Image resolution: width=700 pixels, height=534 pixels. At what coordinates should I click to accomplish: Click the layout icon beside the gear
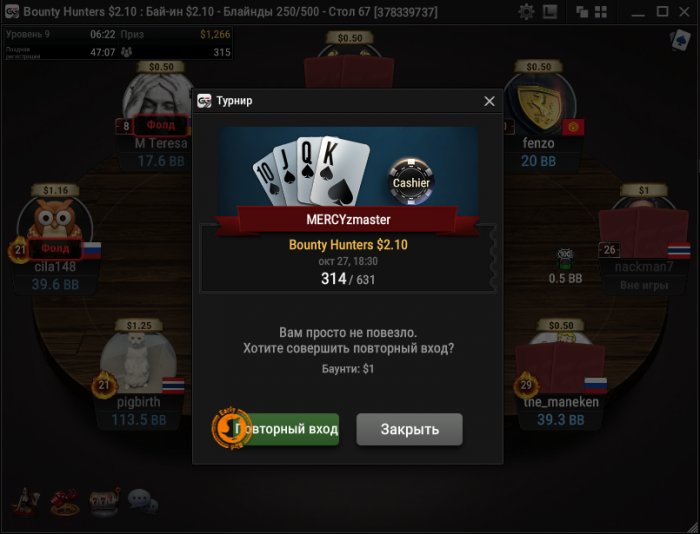point(550,12)
